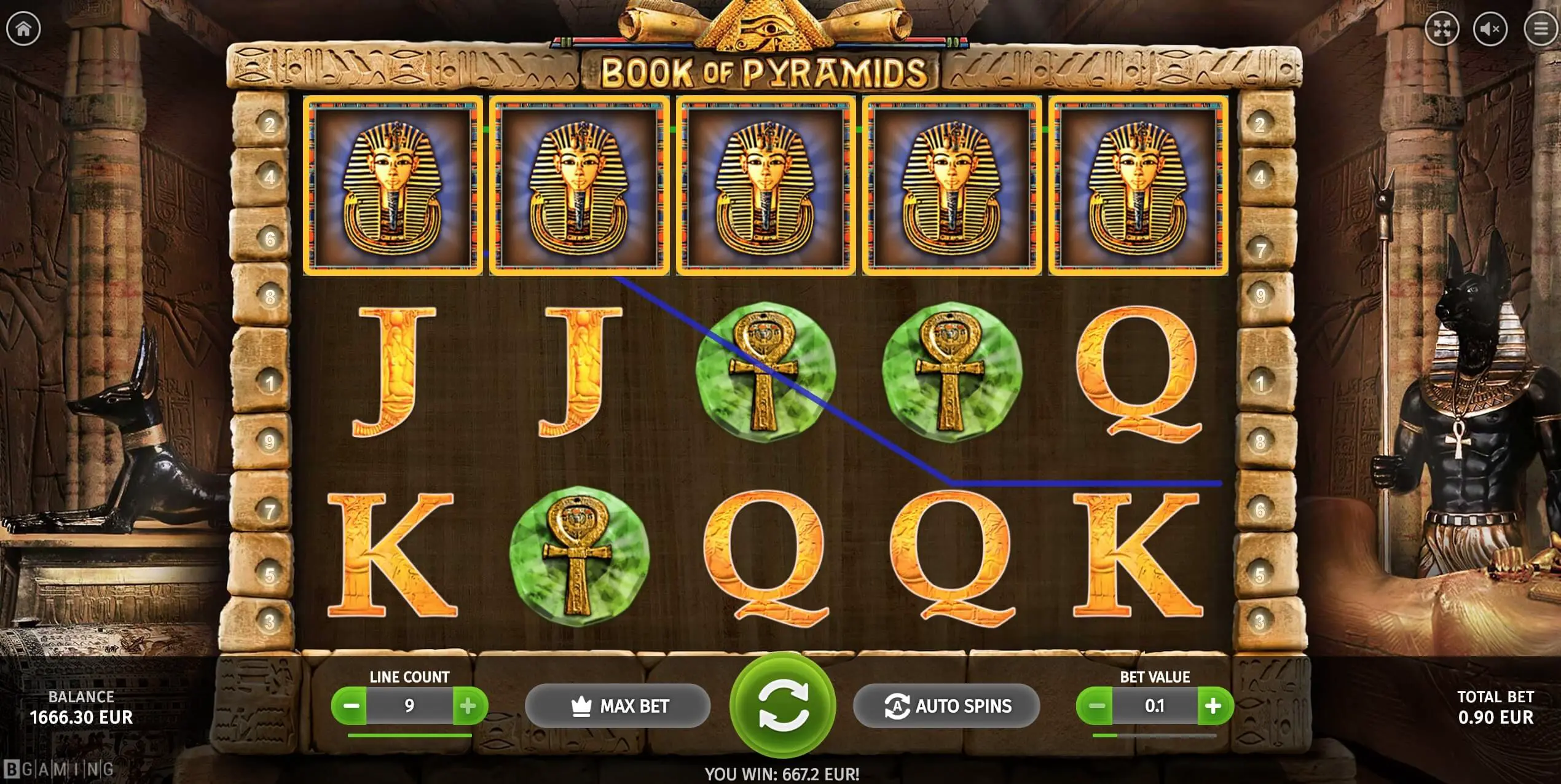Increase the line count
1561x784 pixels.
[x=468, y=706]
